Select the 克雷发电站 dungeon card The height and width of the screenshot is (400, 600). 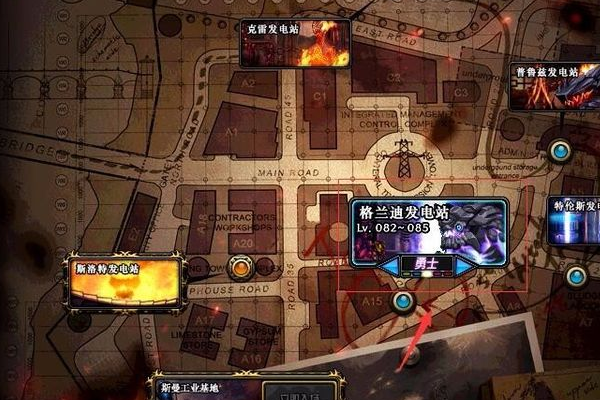point(294,44)
